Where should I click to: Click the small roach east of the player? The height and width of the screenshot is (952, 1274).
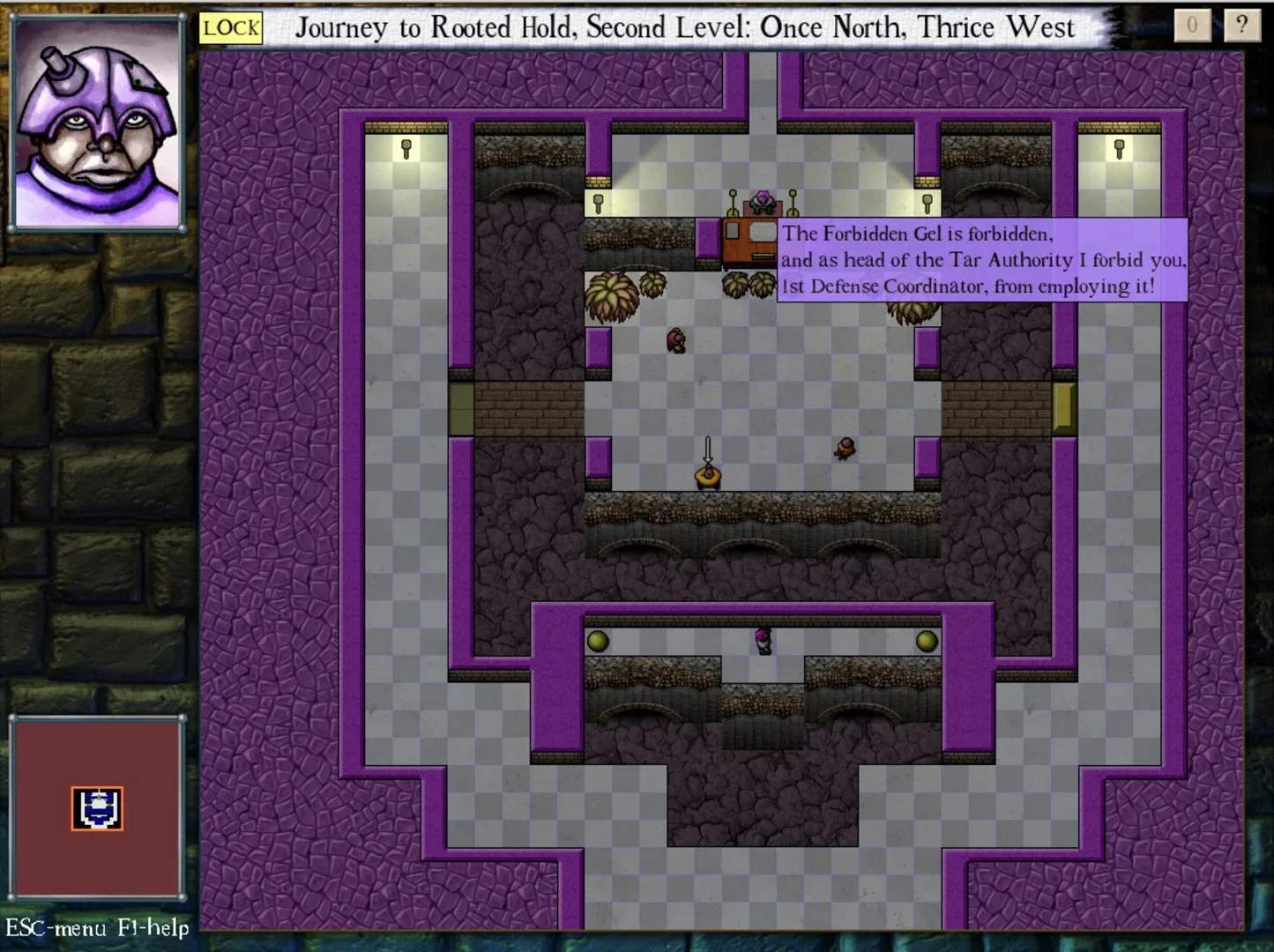[x=846, y=447]
